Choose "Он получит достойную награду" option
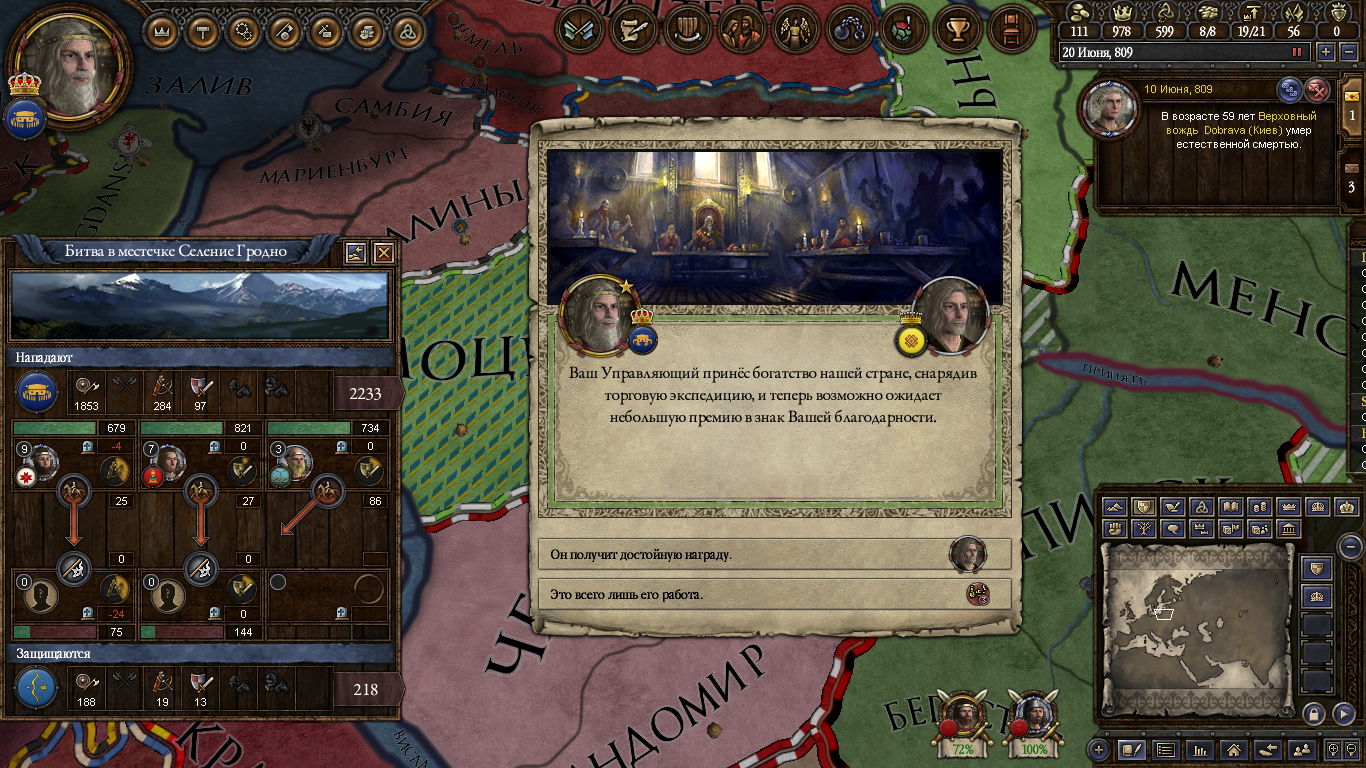The width and height of the screenshot is (1366, 768). 760,554
